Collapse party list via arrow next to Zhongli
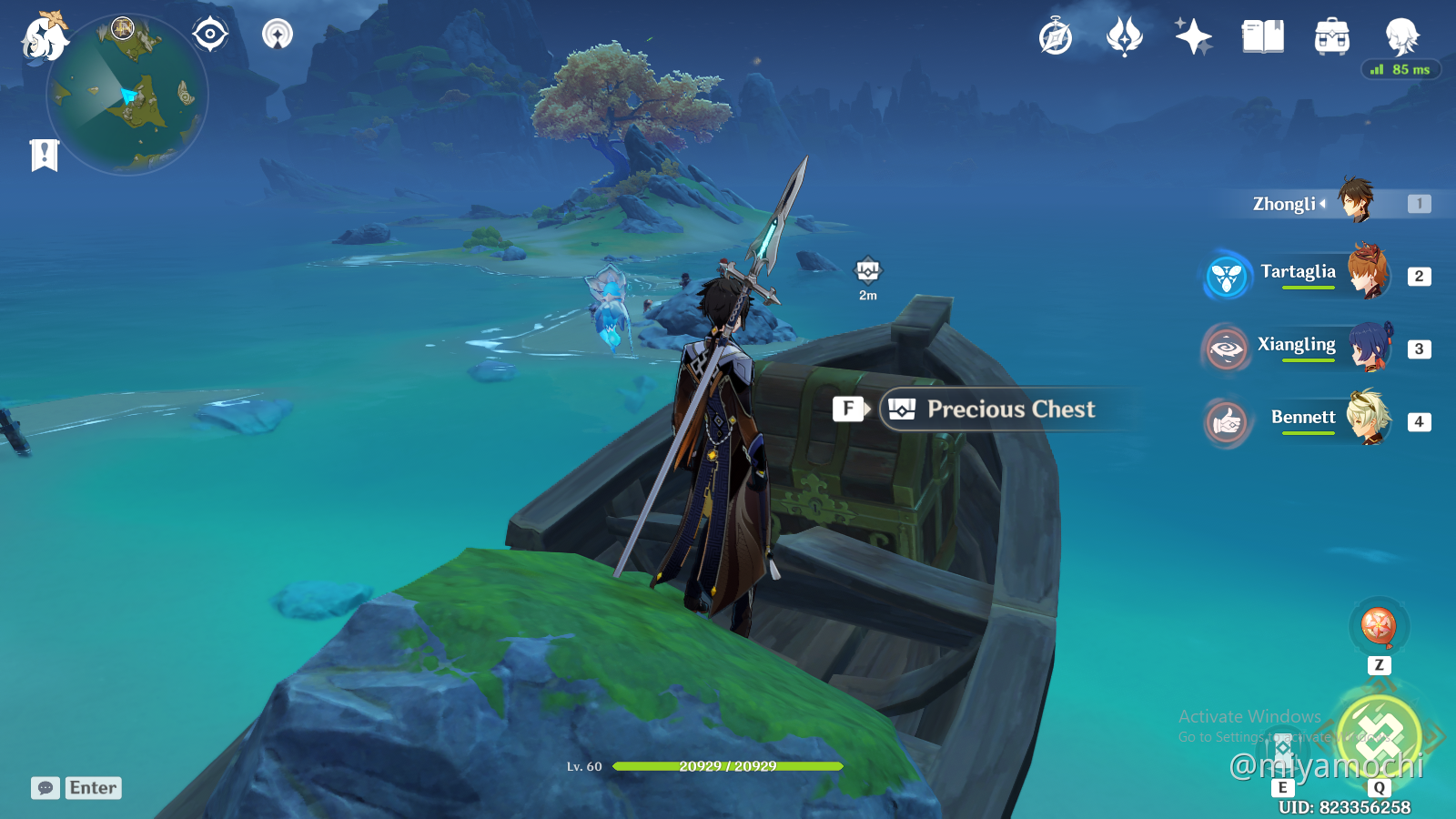This screenshot has width=1456, height=819. (x=1325, y=204)
